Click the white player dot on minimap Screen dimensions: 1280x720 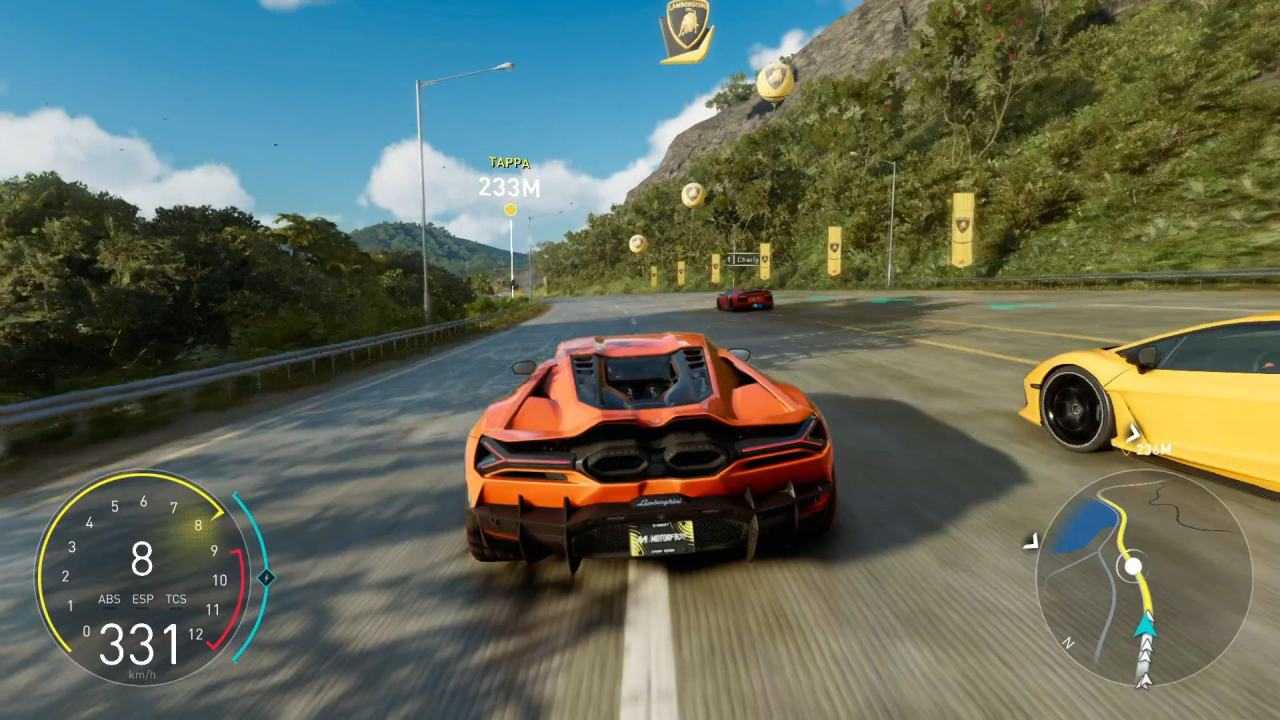(1131, 566)
